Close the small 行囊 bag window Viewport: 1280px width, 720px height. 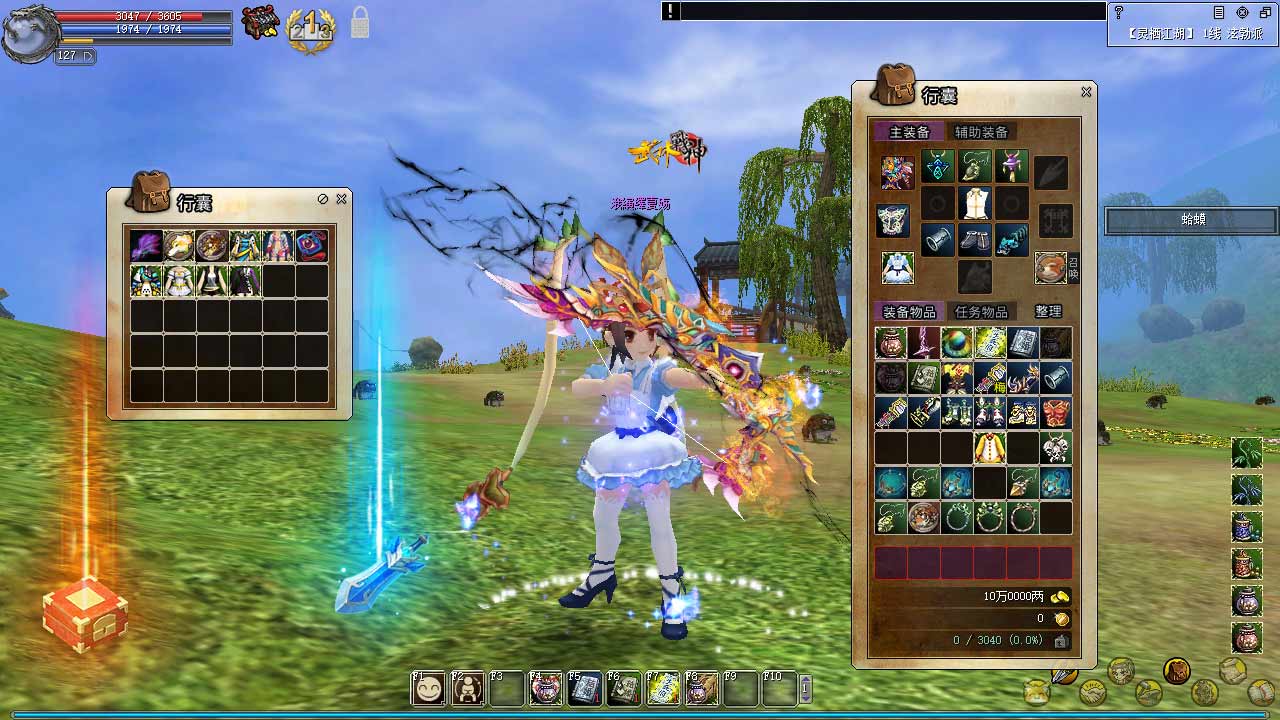tap(341, 199)
